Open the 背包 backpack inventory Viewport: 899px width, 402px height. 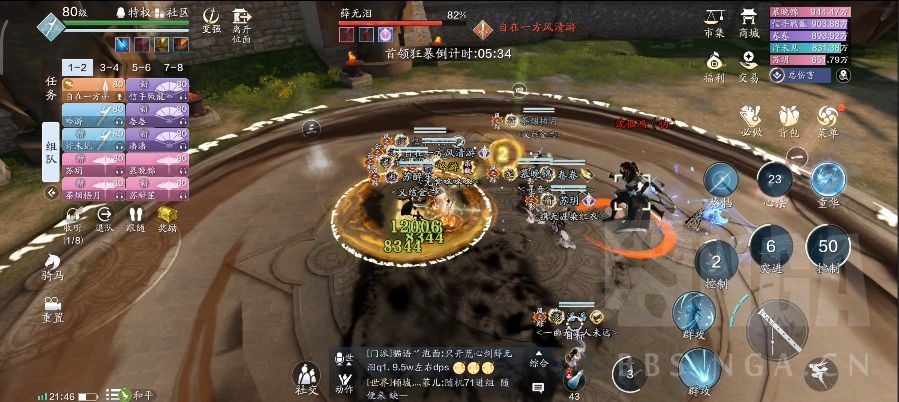coord(790,119)
